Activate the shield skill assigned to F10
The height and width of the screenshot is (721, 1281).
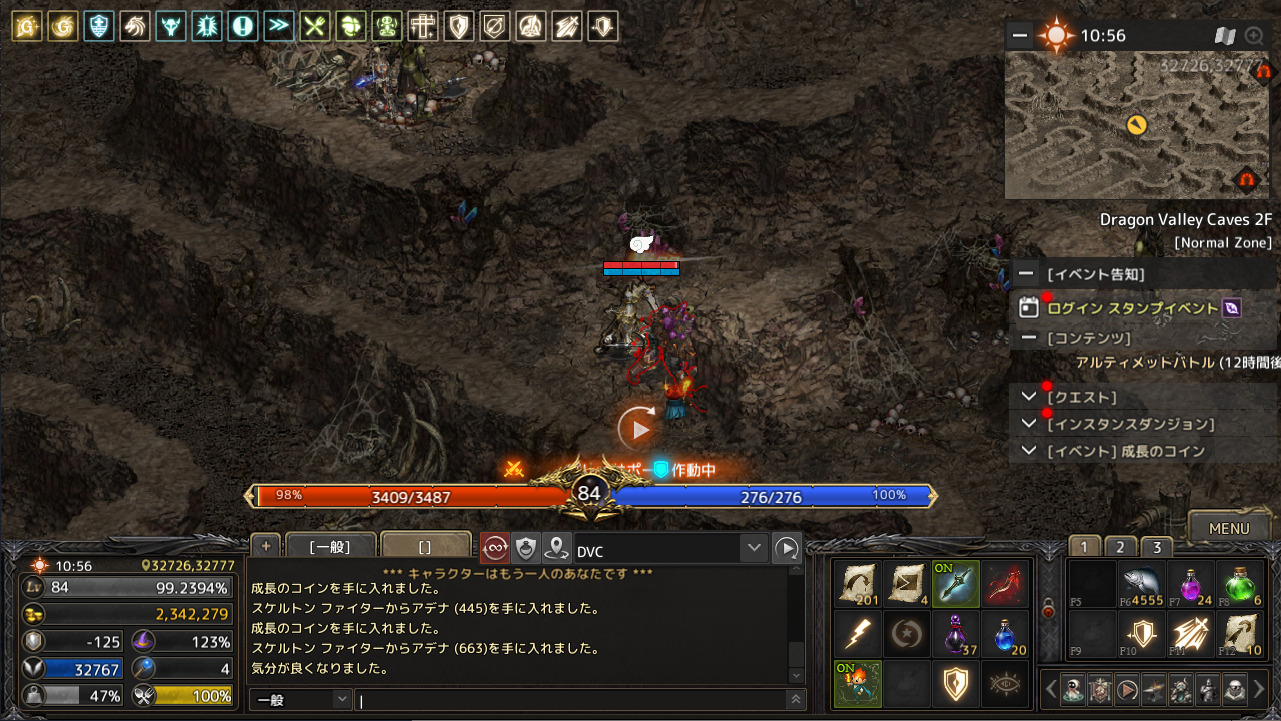(x=1140, y=634)
